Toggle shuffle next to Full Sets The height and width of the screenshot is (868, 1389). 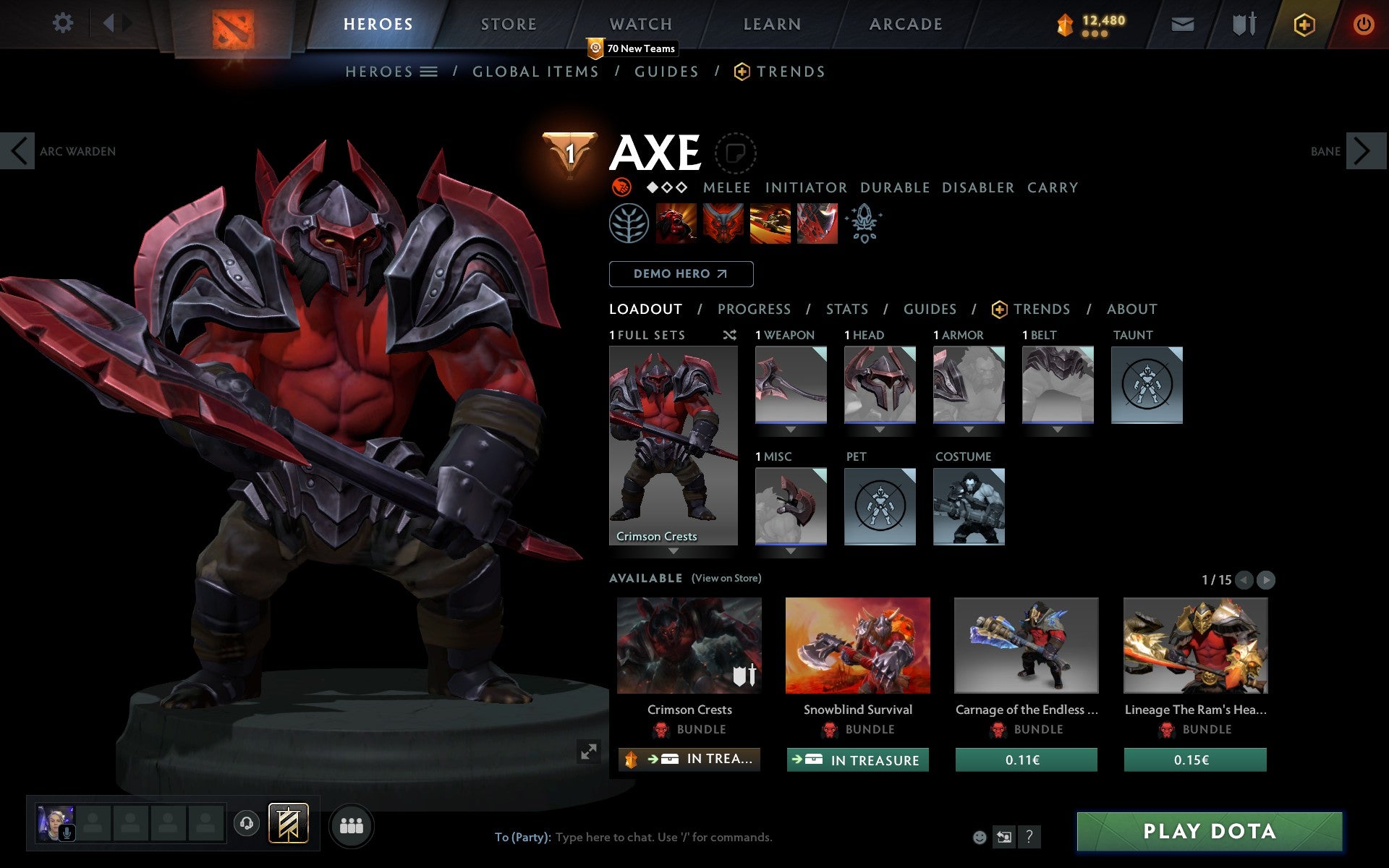pyautogui.click(x=729, y=335)
